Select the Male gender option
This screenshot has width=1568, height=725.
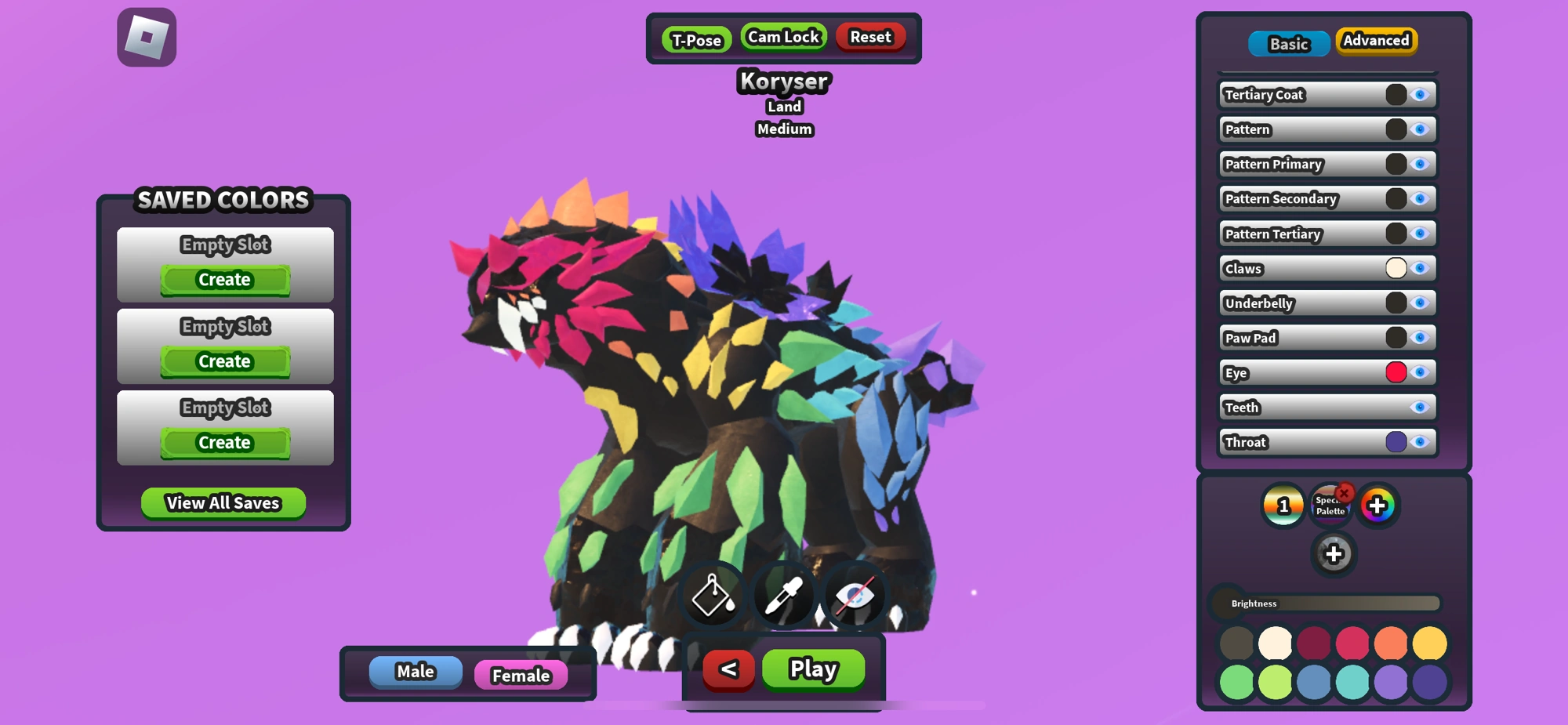(x=415, y=670)
